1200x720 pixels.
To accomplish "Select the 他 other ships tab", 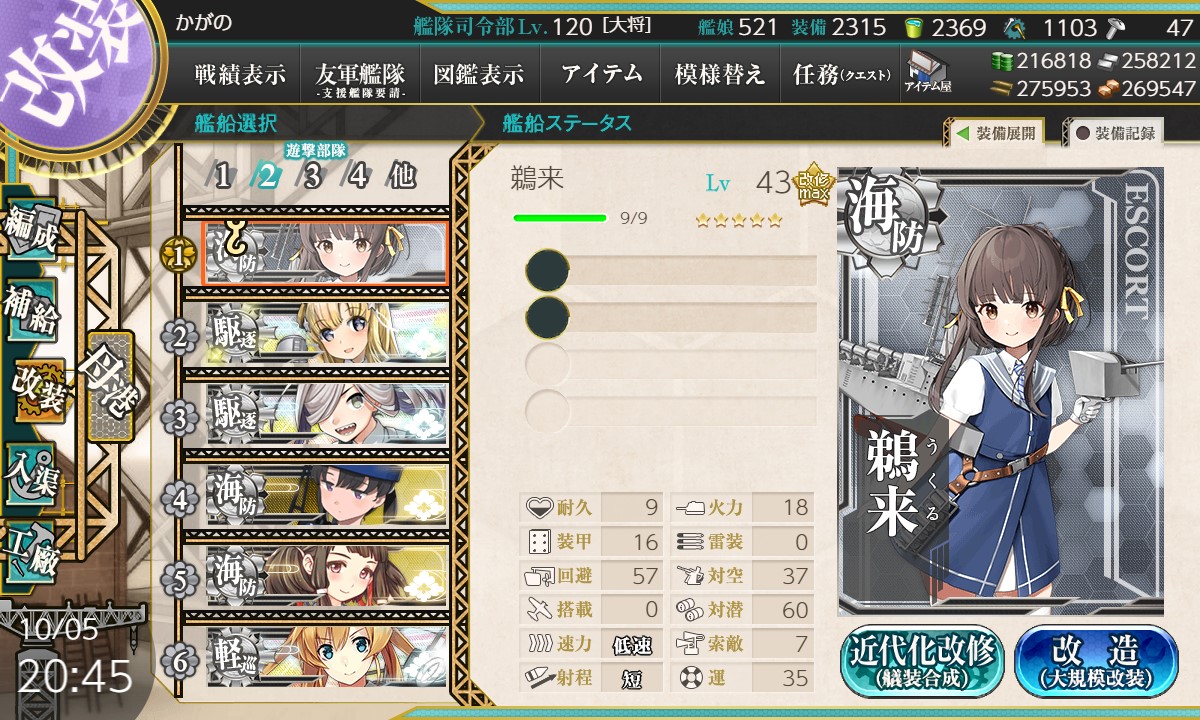I will pos(402,177).
